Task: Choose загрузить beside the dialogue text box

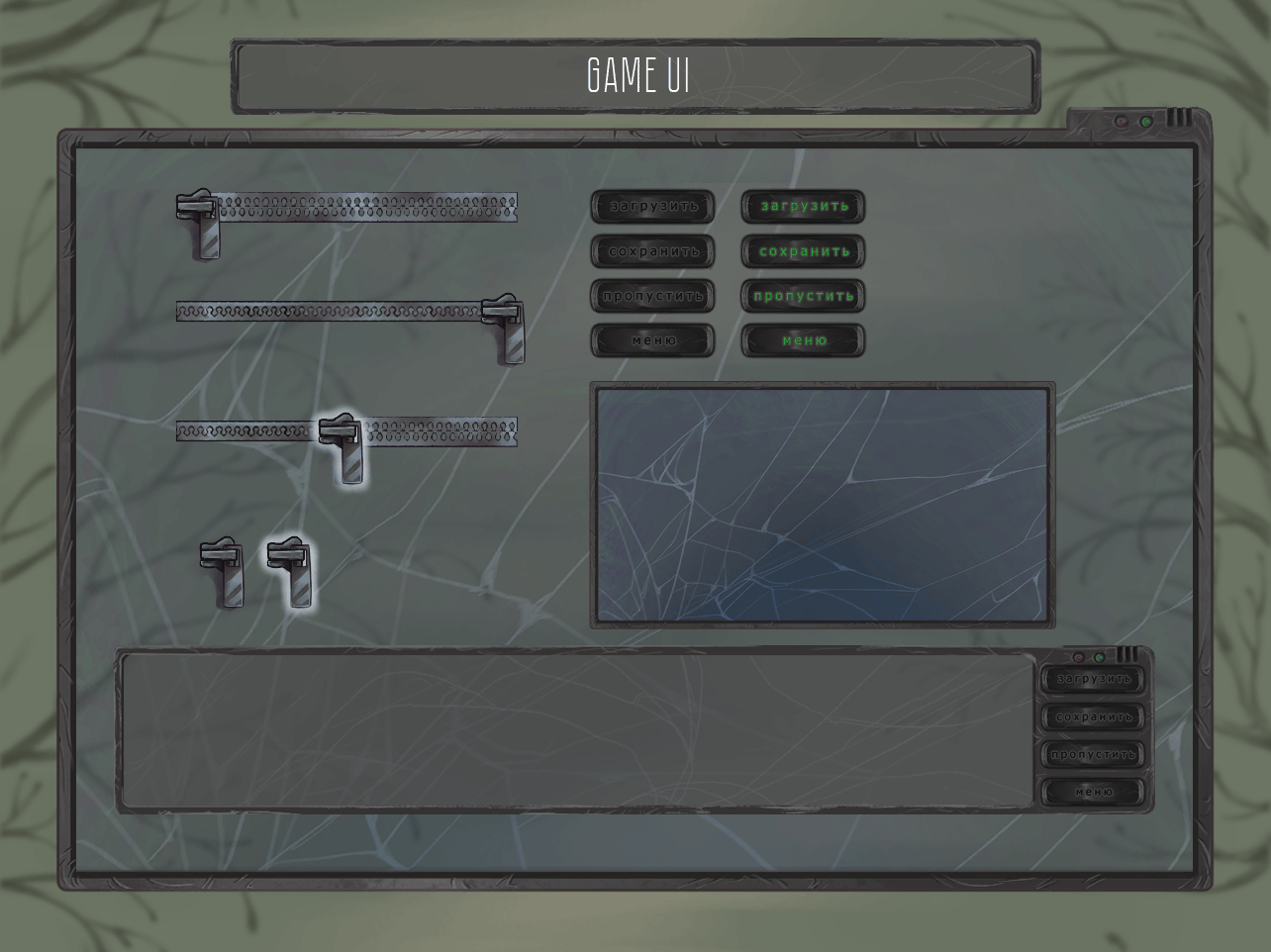Action: pyautogui.click(x=1093, y=679)
